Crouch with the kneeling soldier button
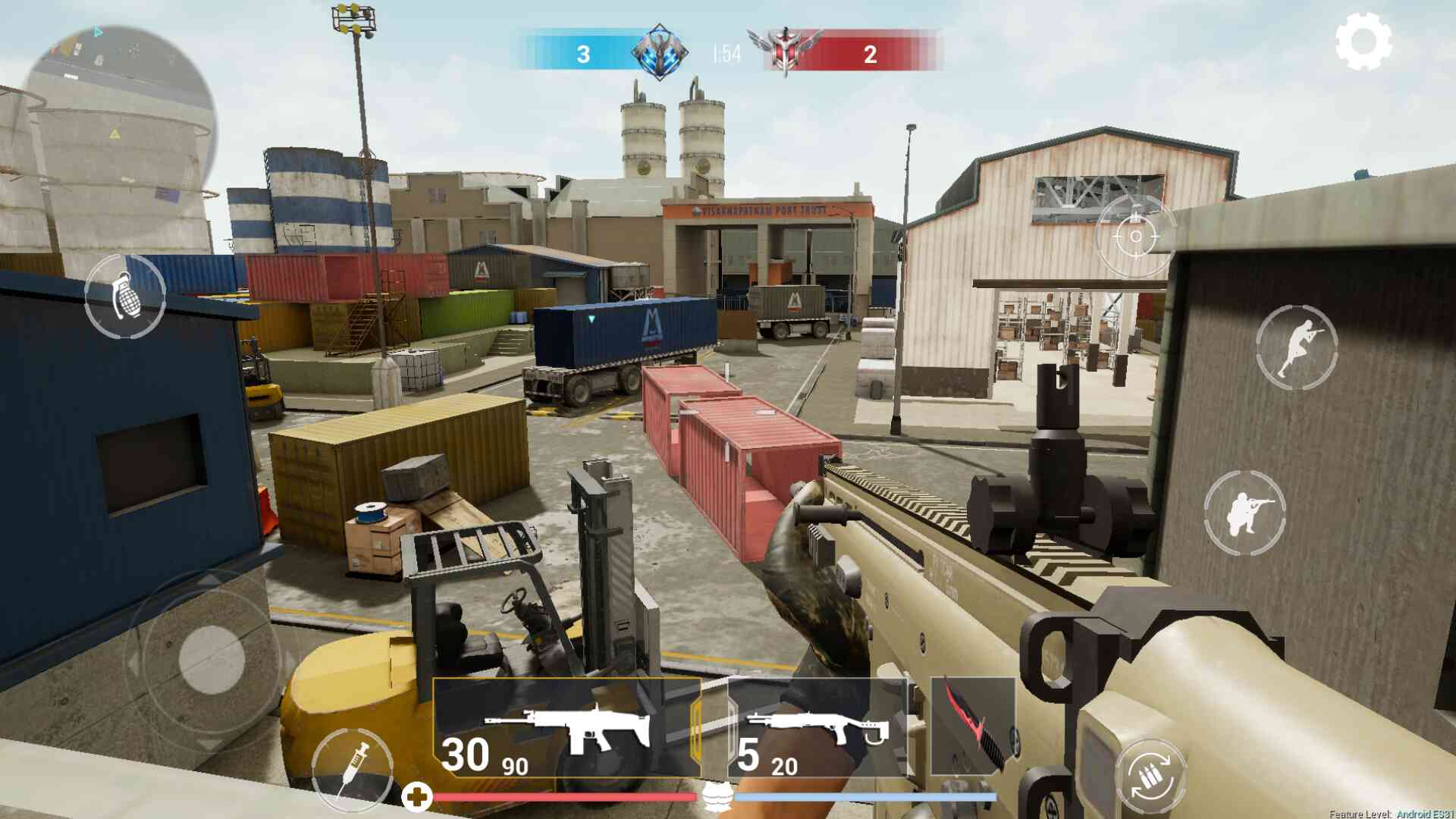Viewport: 1456px width, 819px height. 1244,512
